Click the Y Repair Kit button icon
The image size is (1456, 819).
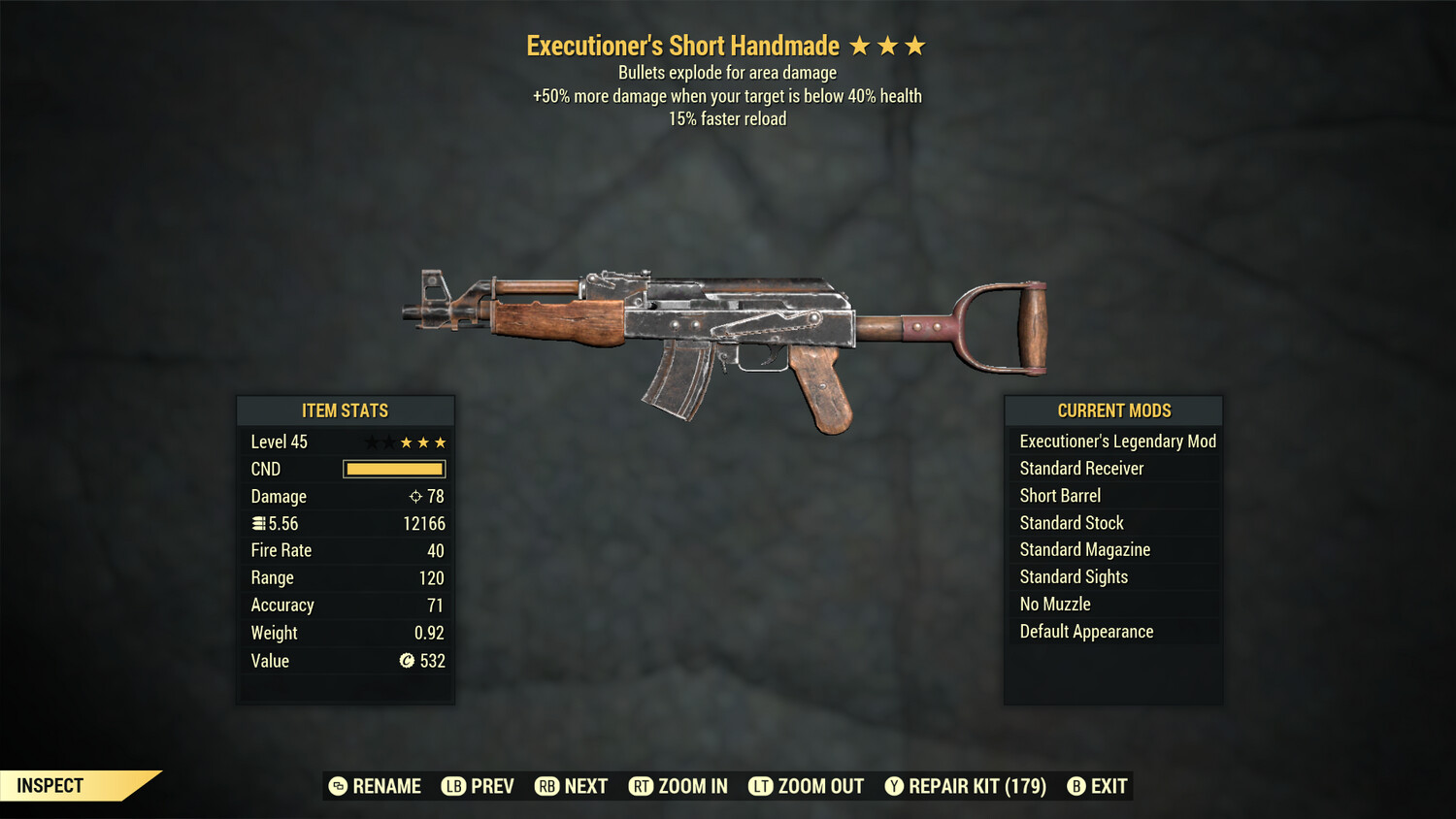(x=894, y=786)
